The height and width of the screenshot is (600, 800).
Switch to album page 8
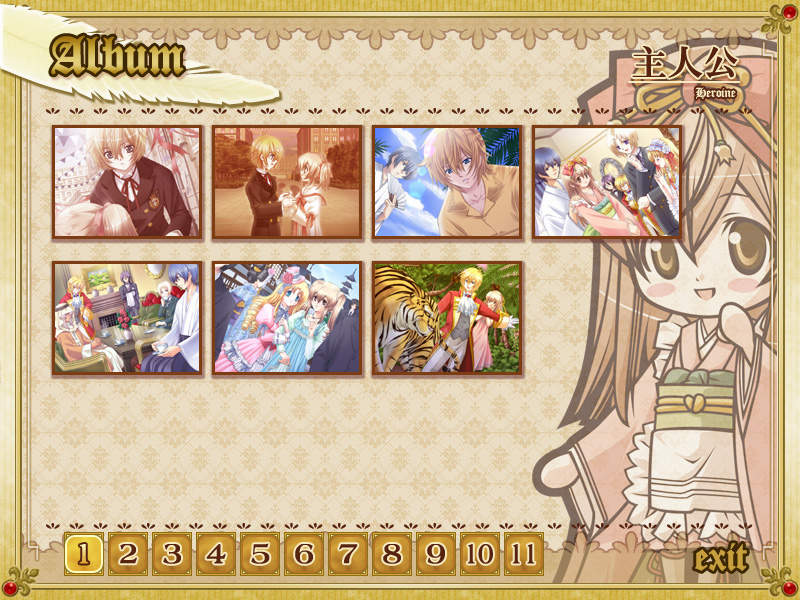(393, 553)
